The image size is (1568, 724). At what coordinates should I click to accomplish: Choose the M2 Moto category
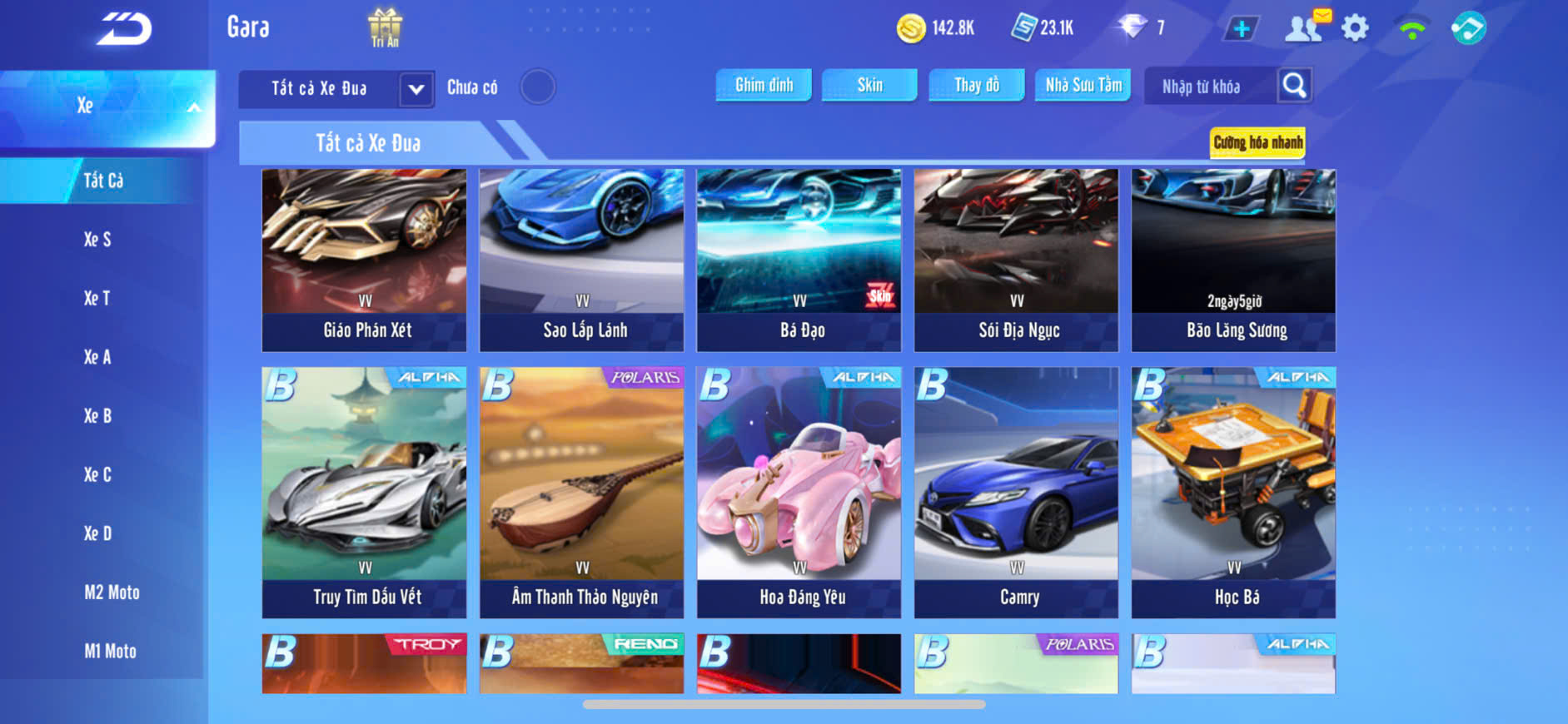pyautogui.click(x=112, y=593)
